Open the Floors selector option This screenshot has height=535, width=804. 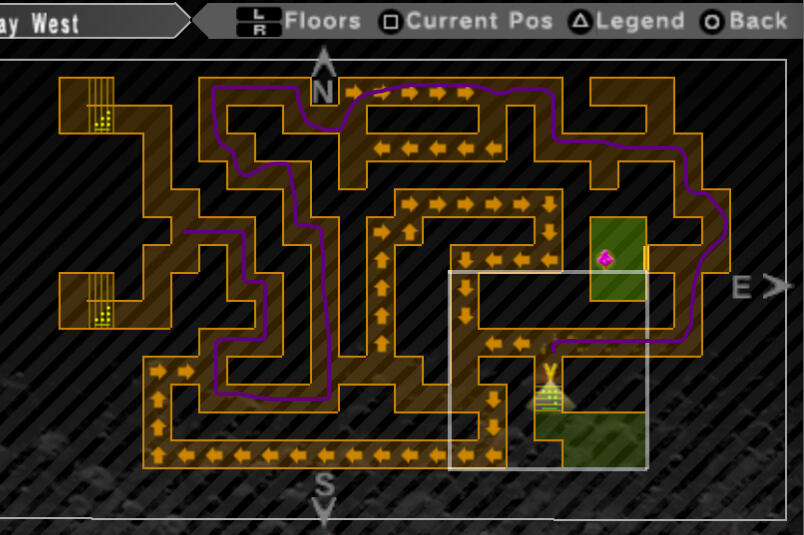pyautogui.click(x=299, y=20)
